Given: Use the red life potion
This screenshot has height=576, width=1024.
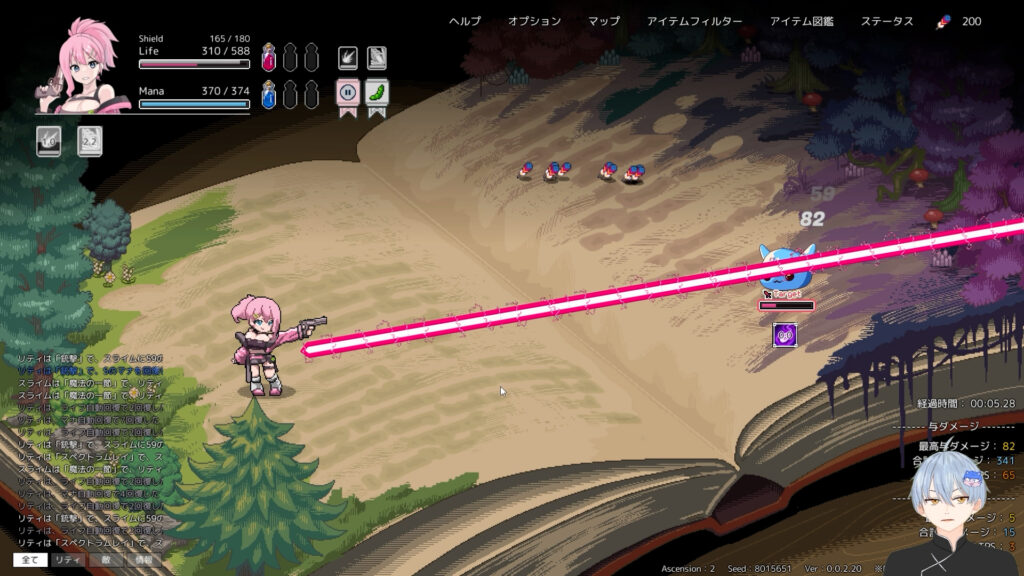Looking at the screenshot, I should [269, 57].
